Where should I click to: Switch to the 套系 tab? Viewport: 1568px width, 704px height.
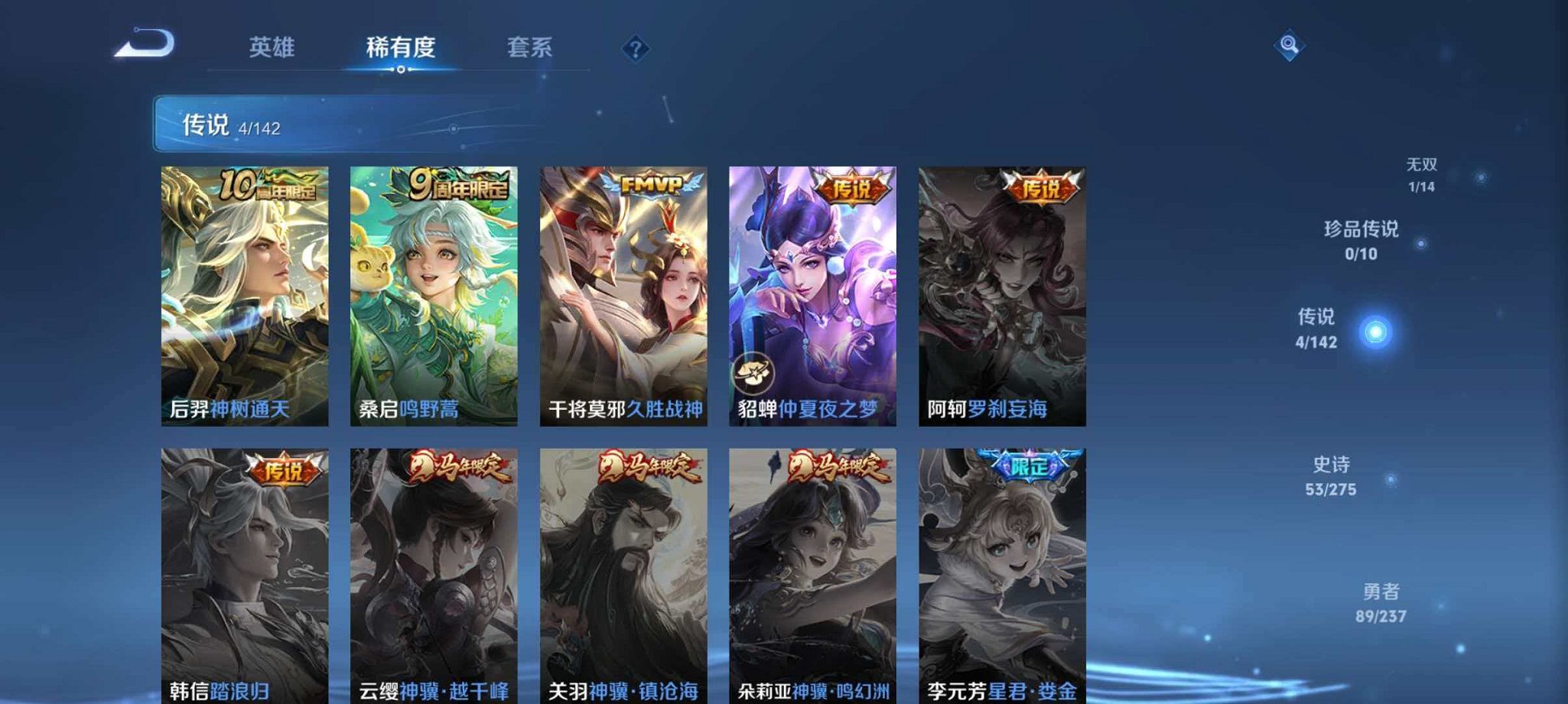531,47
